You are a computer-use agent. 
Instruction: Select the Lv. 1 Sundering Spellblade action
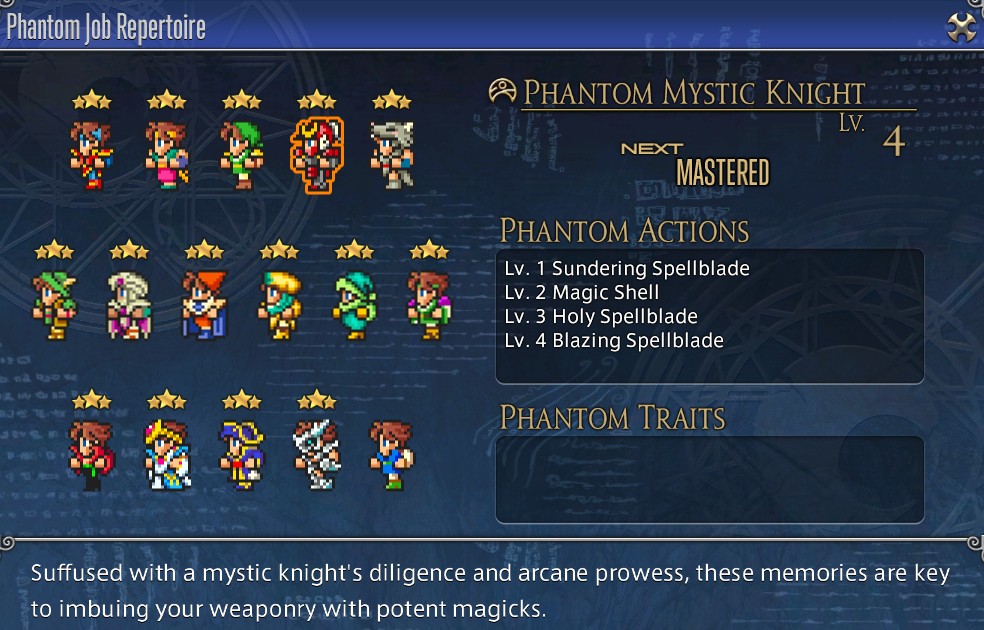(x=627, y=268)
